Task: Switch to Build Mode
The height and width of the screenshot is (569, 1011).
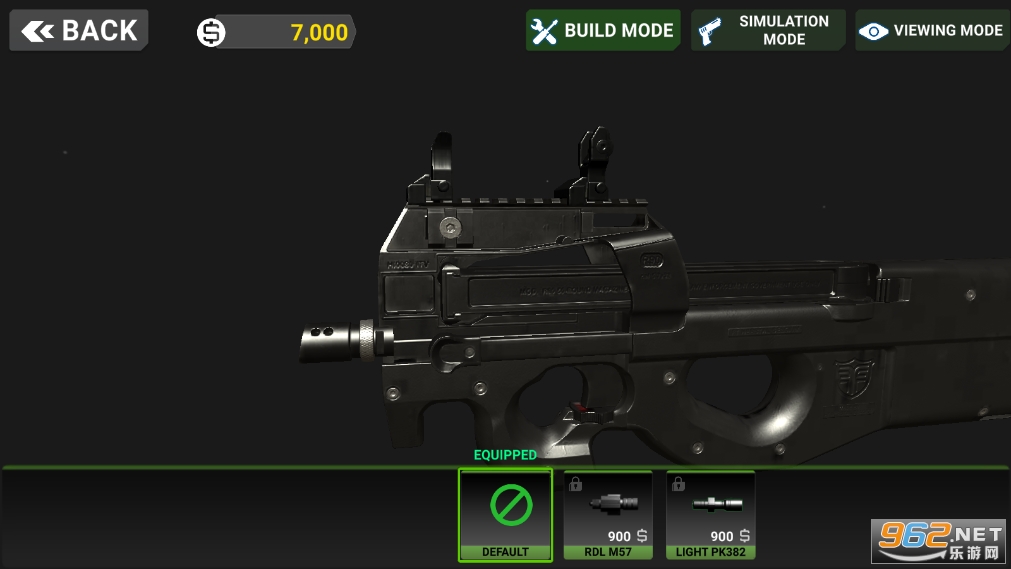Action: coord(603,31)
